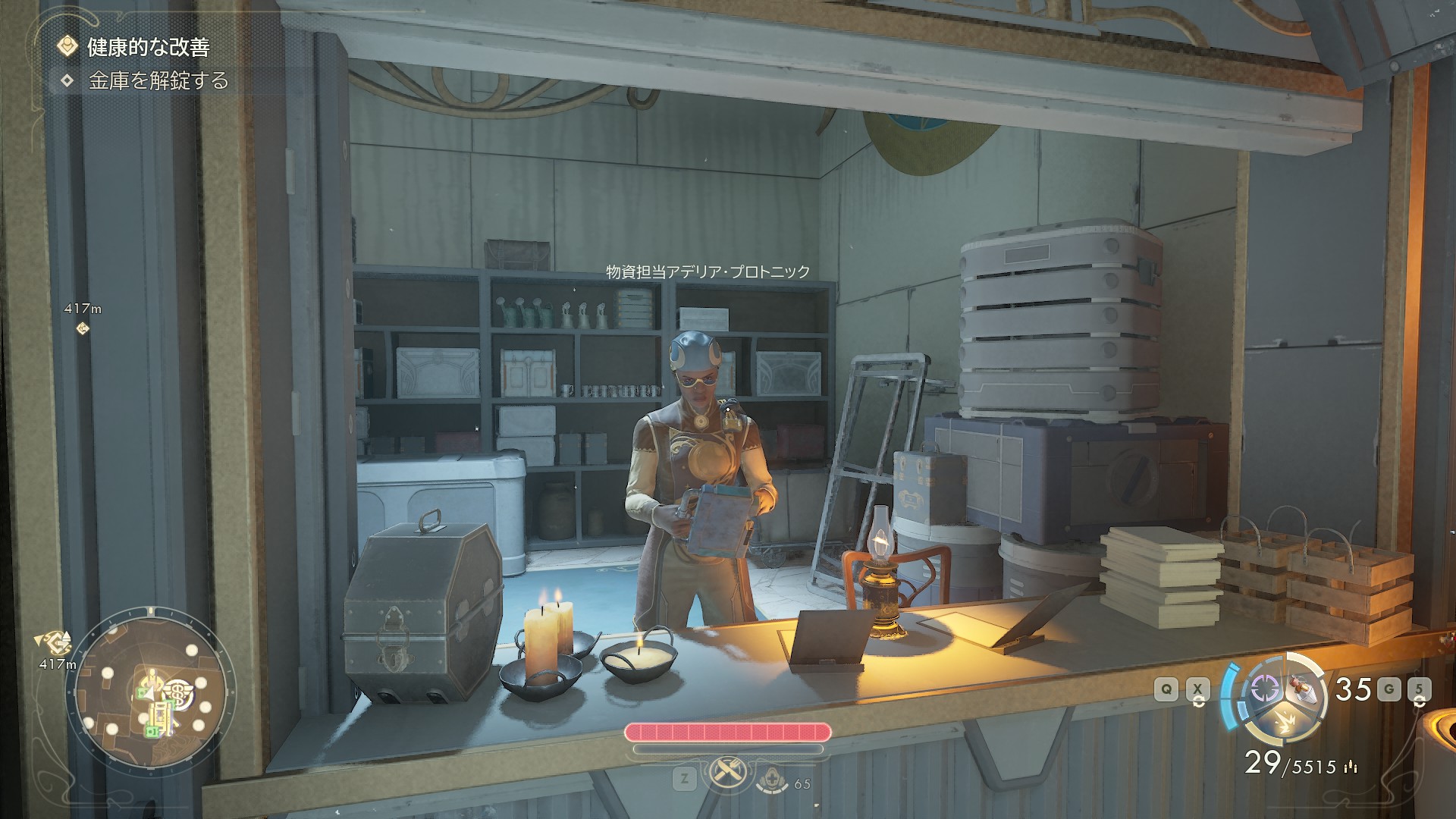1456x819 pixels.
Task: Select the 健康的な改善 quest tracker title
Action: coord(148,47)
